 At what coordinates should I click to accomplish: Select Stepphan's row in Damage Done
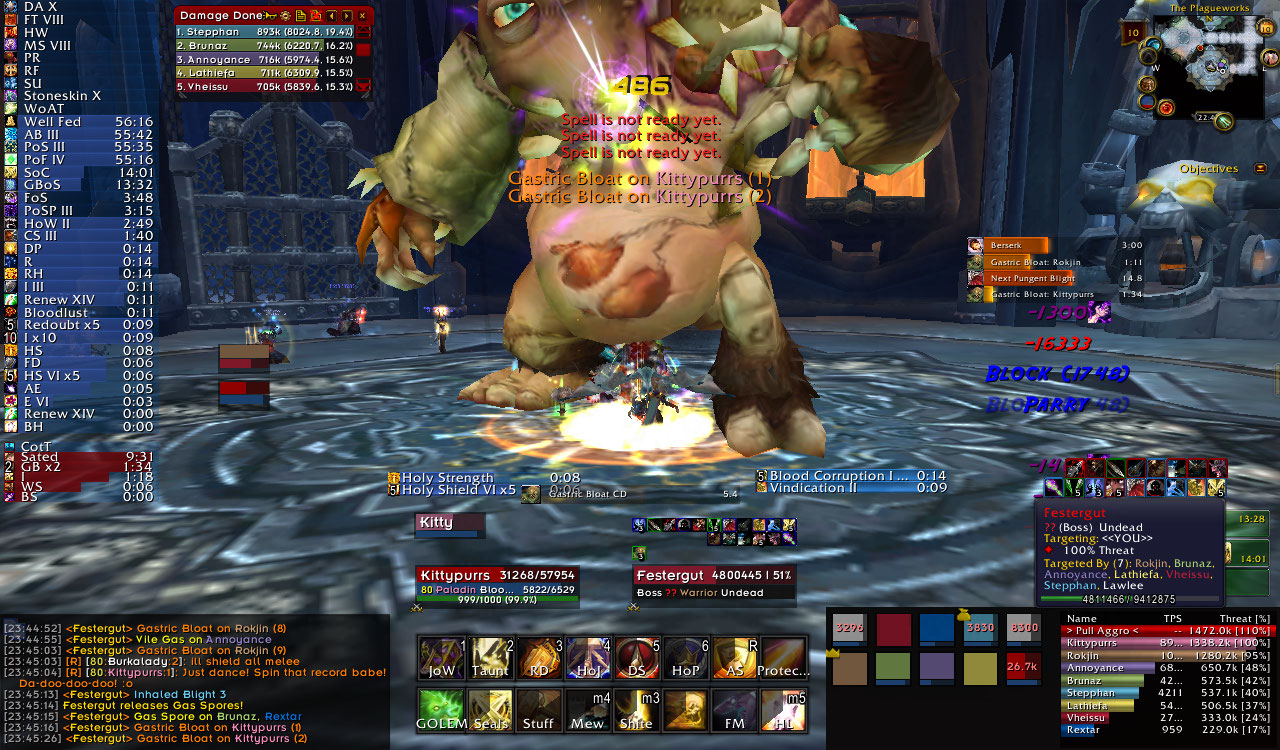pos(265,32)
